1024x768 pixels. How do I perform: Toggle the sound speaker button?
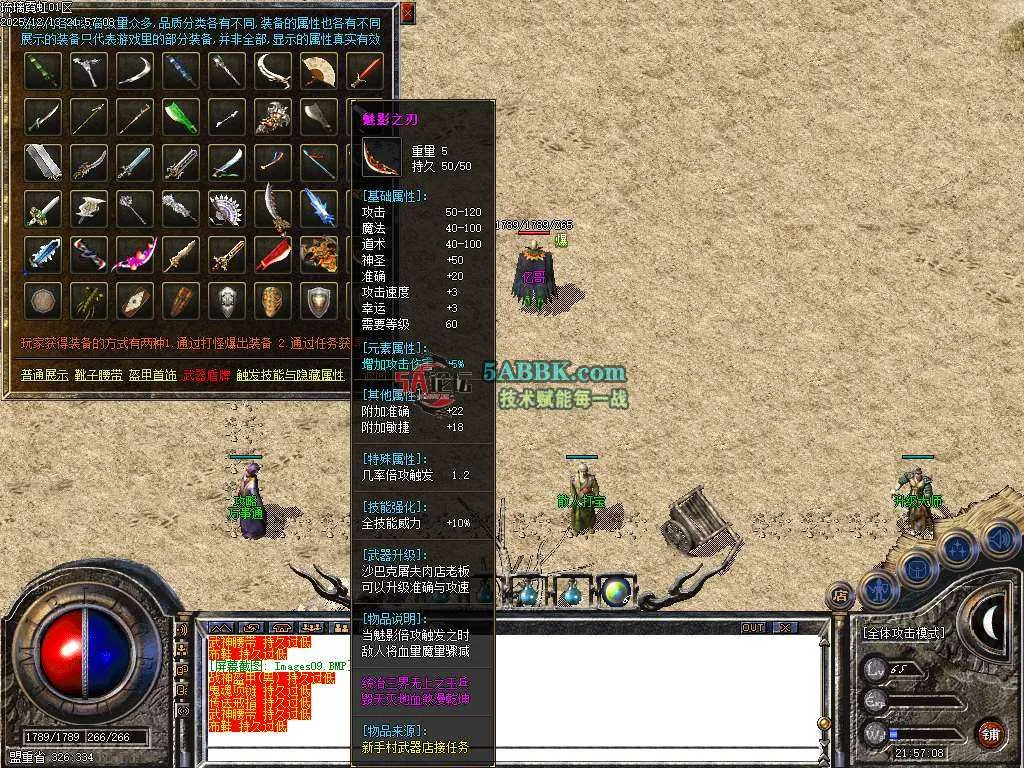coord(999,540)
